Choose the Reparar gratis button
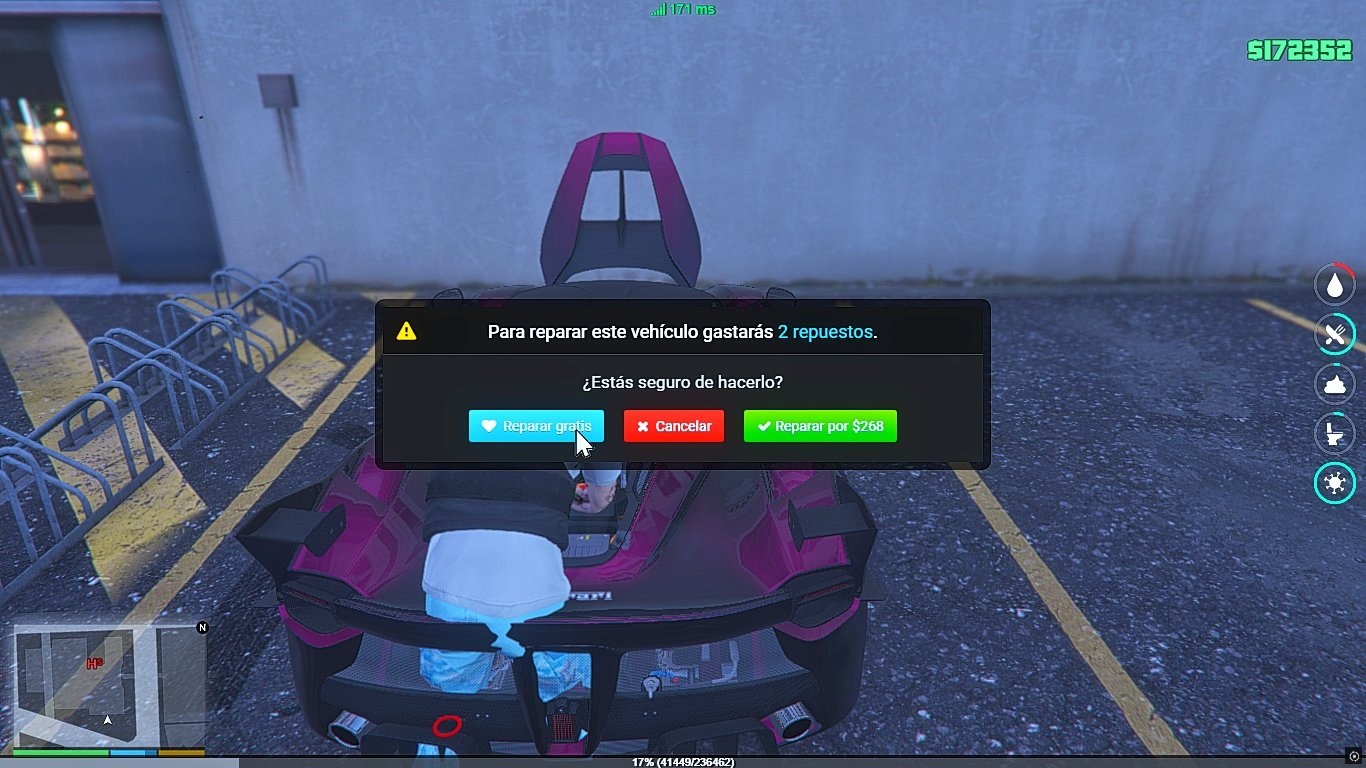The height and width of the screenshot is (768, 1366). pos(536,426)
